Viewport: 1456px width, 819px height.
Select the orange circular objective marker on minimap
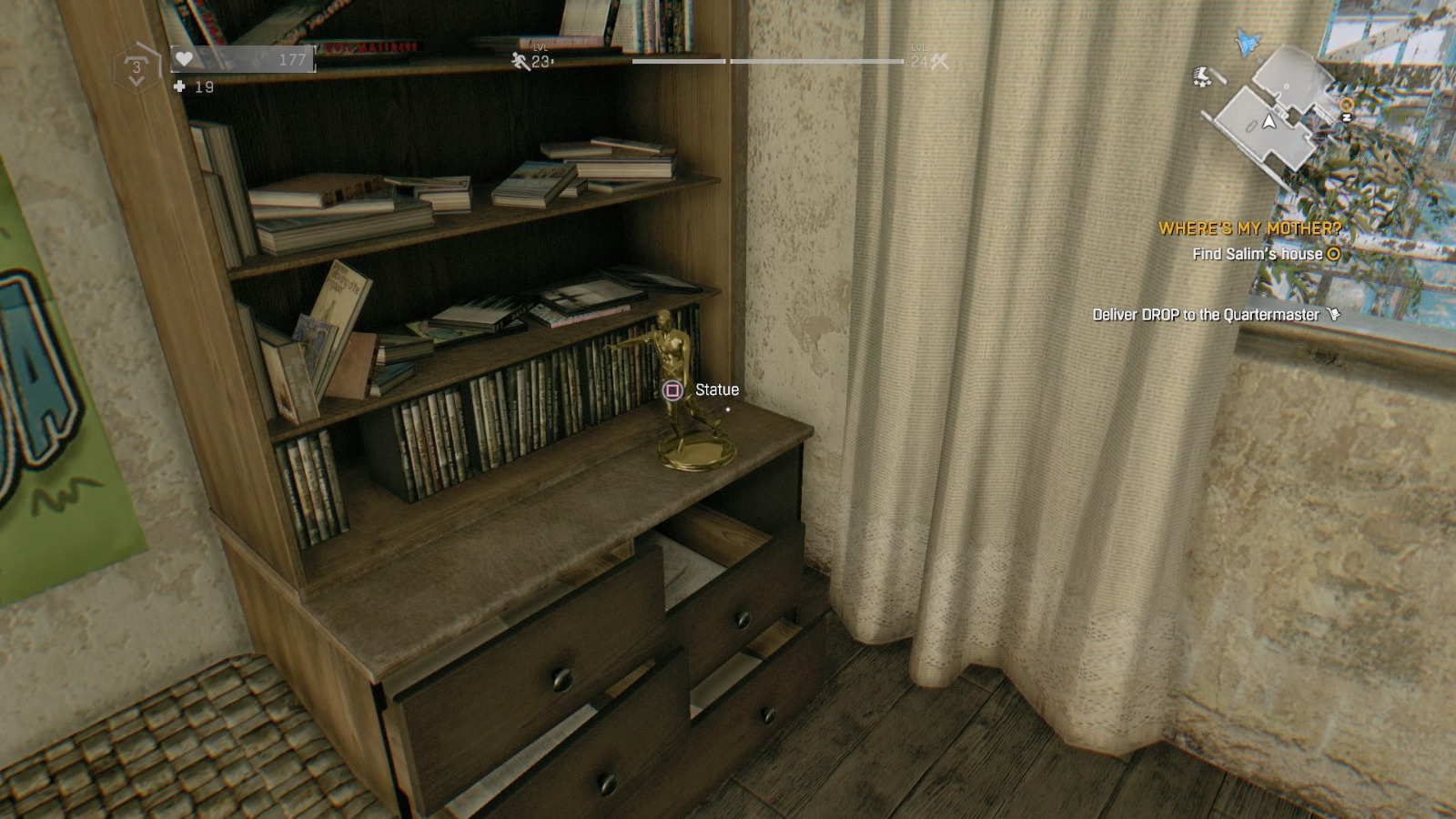(1347, 104)
